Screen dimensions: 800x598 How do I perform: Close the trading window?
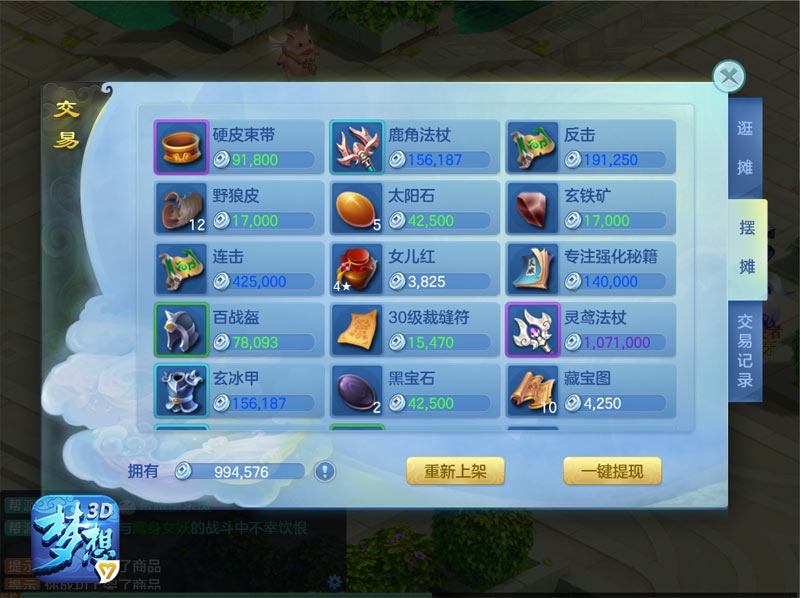tap(729, 77)
